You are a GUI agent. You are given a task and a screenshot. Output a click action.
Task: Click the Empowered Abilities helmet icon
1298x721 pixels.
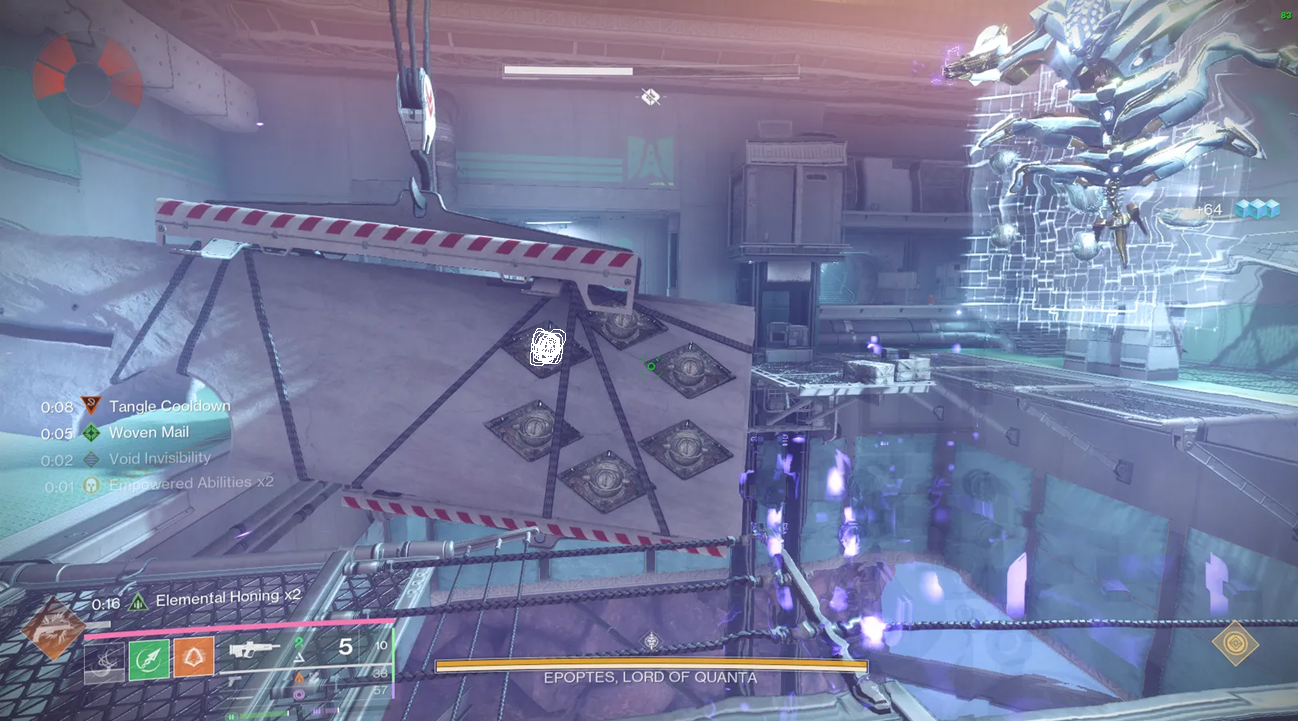91,483
